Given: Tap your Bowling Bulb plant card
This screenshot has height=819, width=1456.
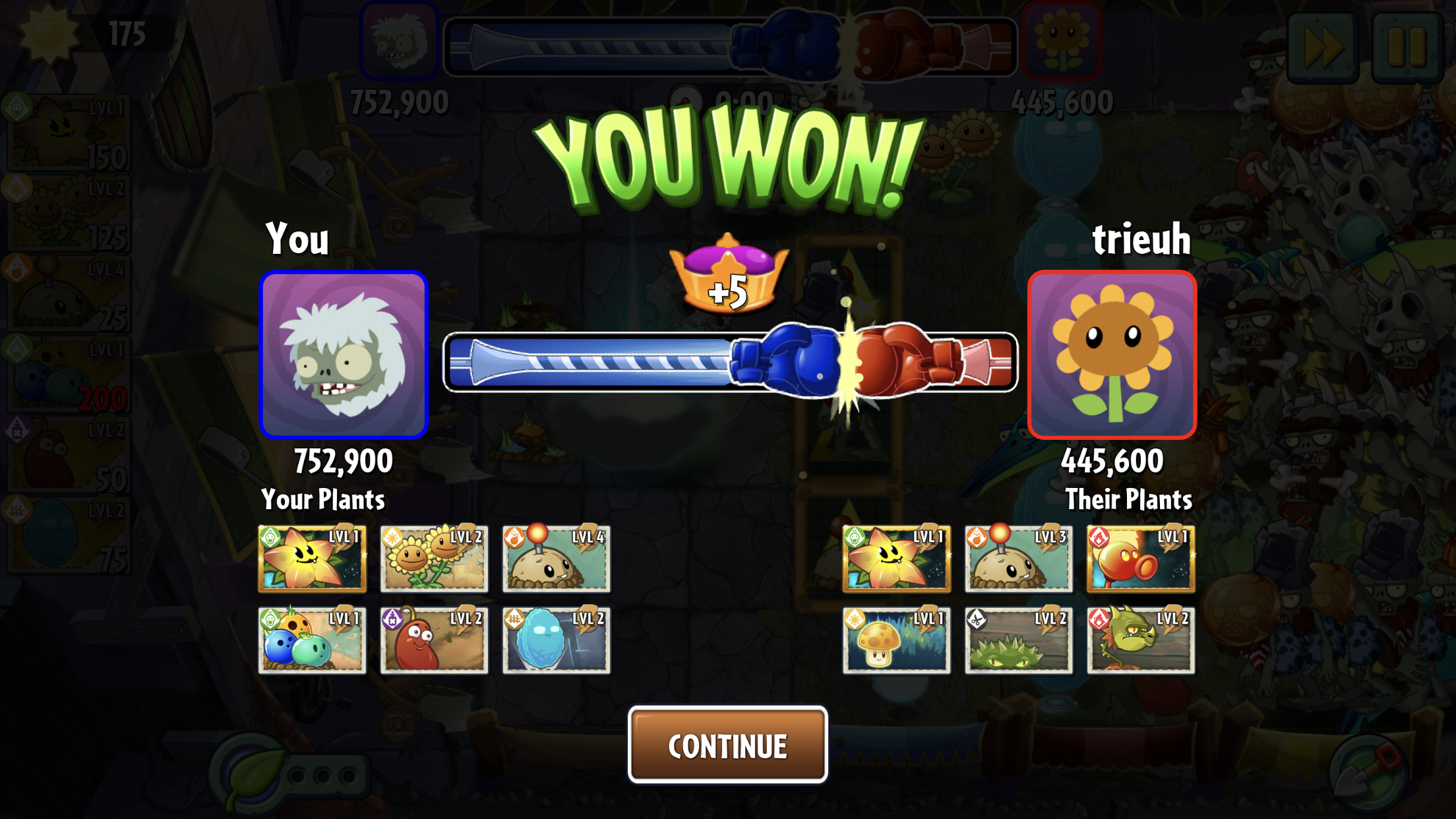Looking at the screenshot, I should pos(312,640).
